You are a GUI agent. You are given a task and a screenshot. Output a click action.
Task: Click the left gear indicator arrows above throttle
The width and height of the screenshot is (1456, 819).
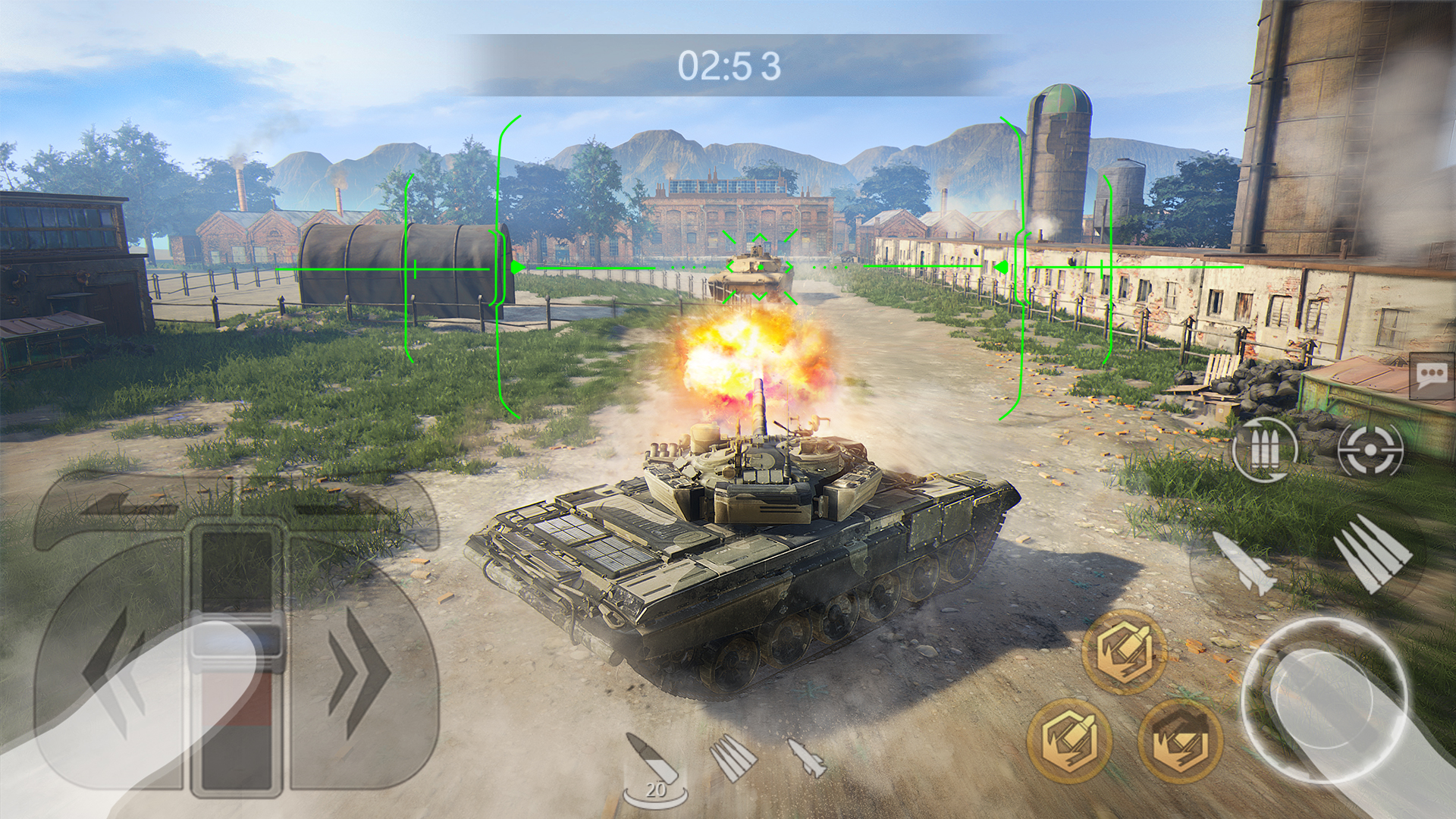121,504
